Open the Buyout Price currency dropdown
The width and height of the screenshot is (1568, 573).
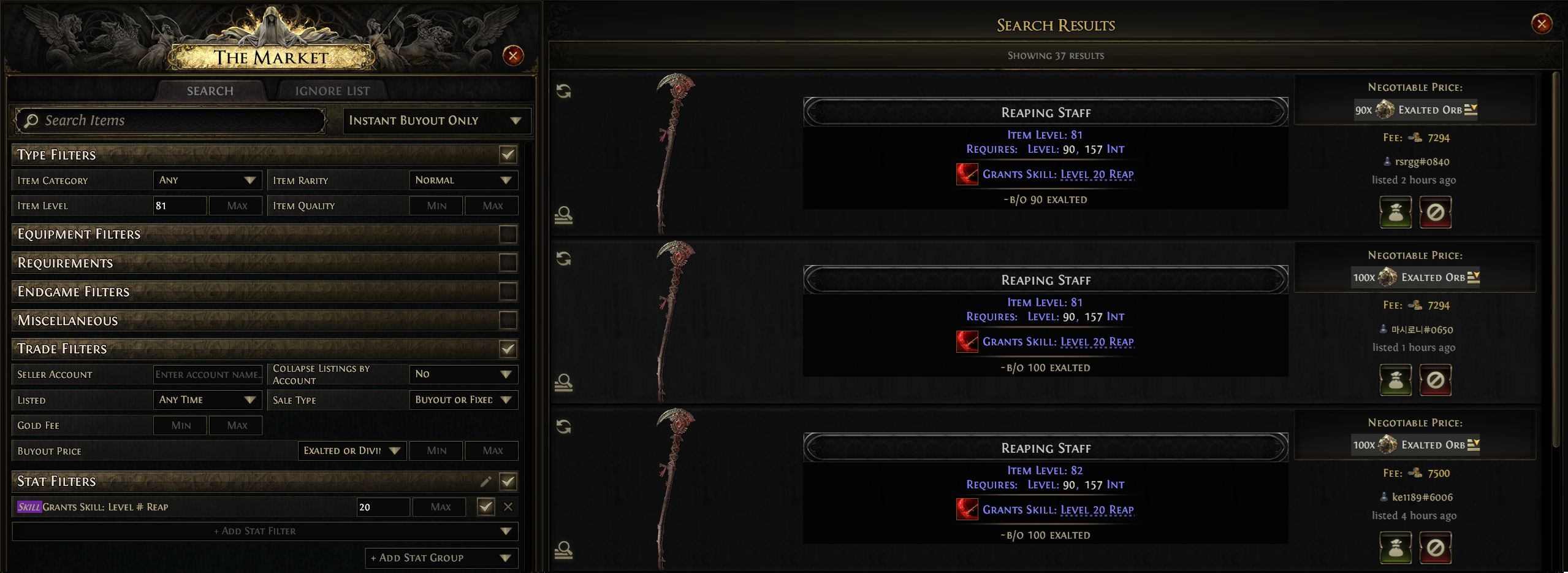point(351,451)
